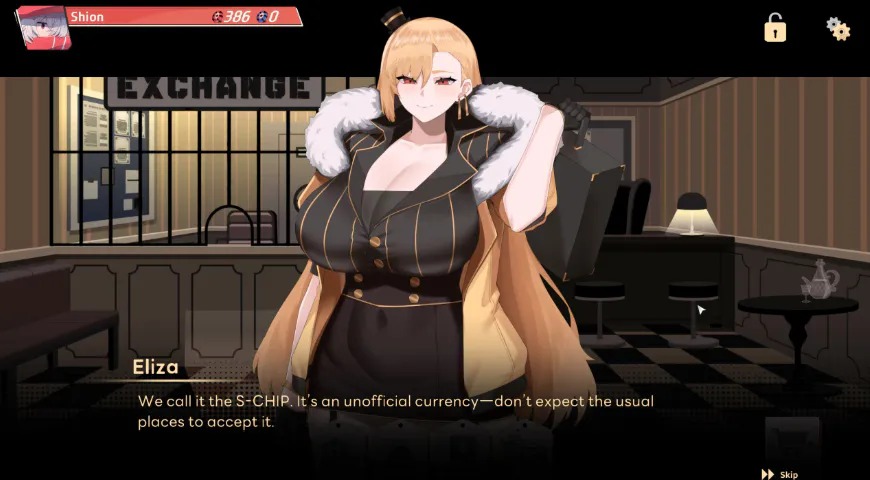Toggle the padlock icon
This screenshot has width=870, height=480.
click(775, 28)
